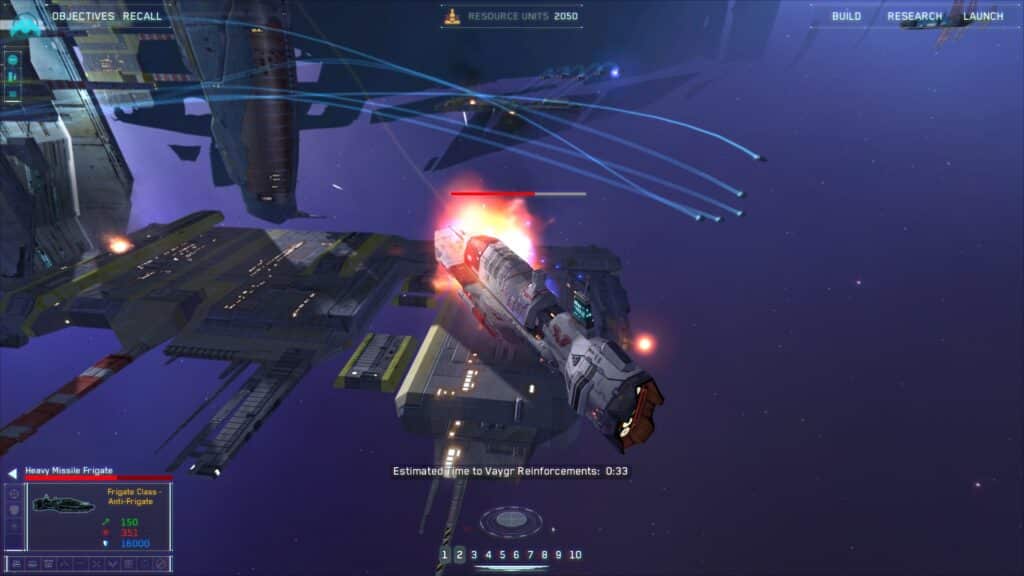Select control group 5
1024x576 pixels.
point(502,555)
